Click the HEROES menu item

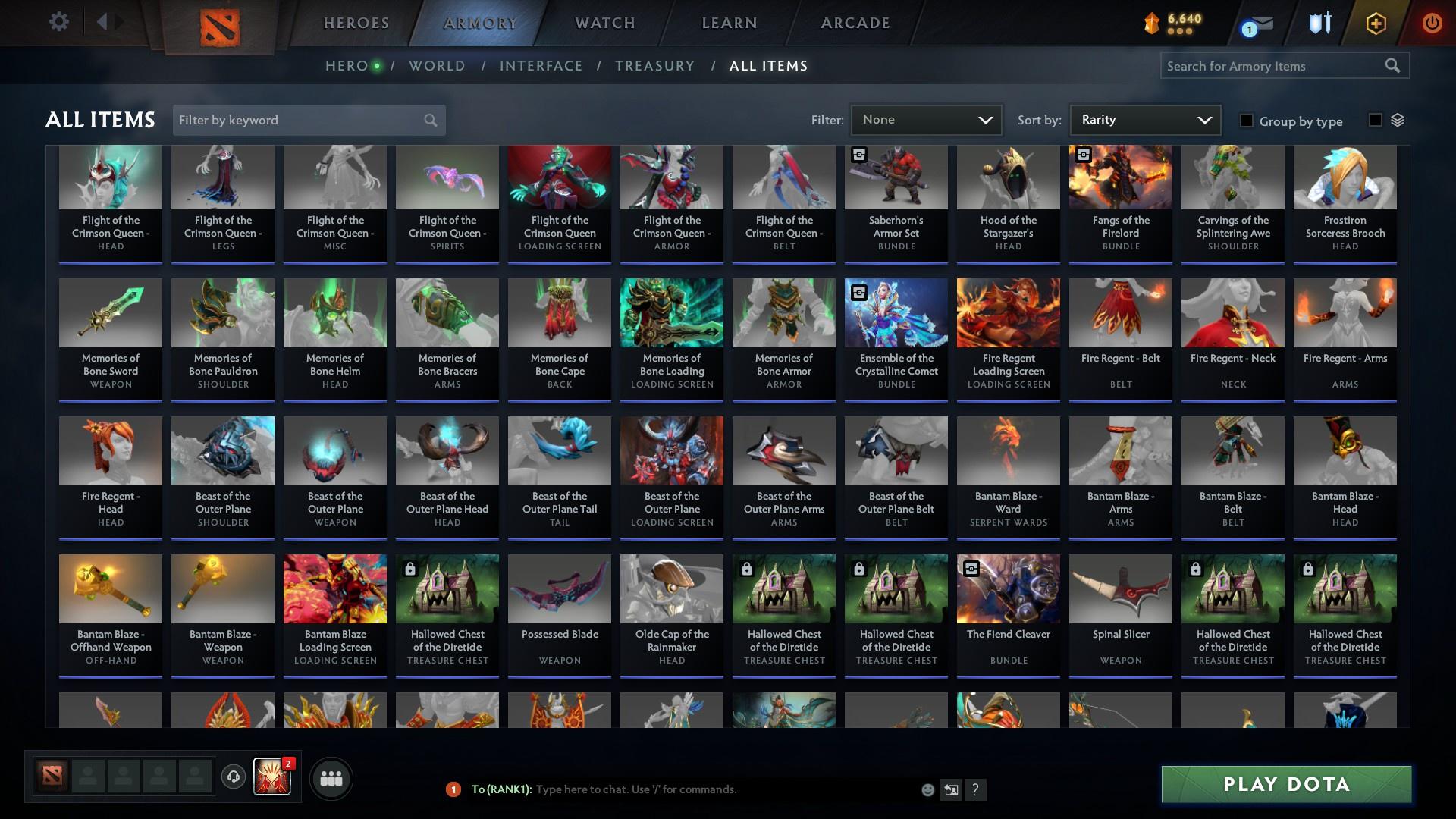[x=356, y=23]
